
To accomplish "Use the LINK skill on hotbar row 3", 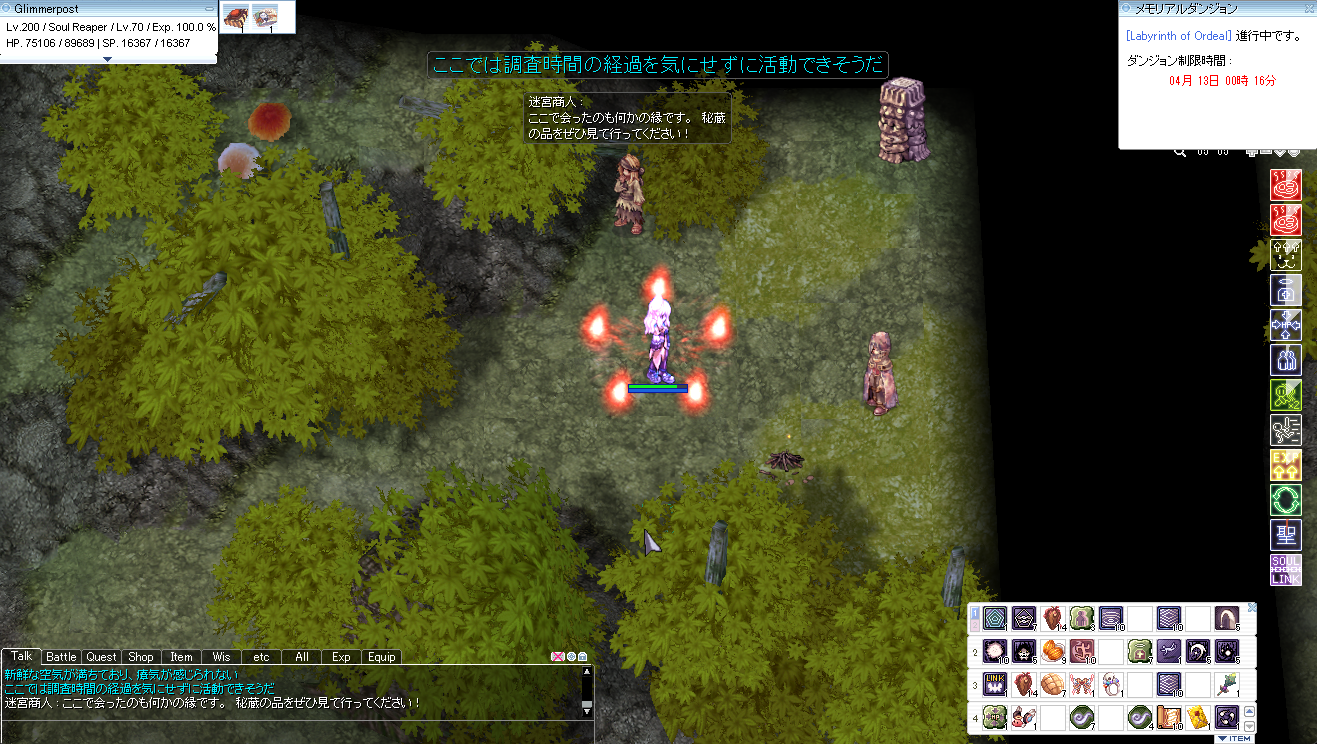I will (995, 685).
